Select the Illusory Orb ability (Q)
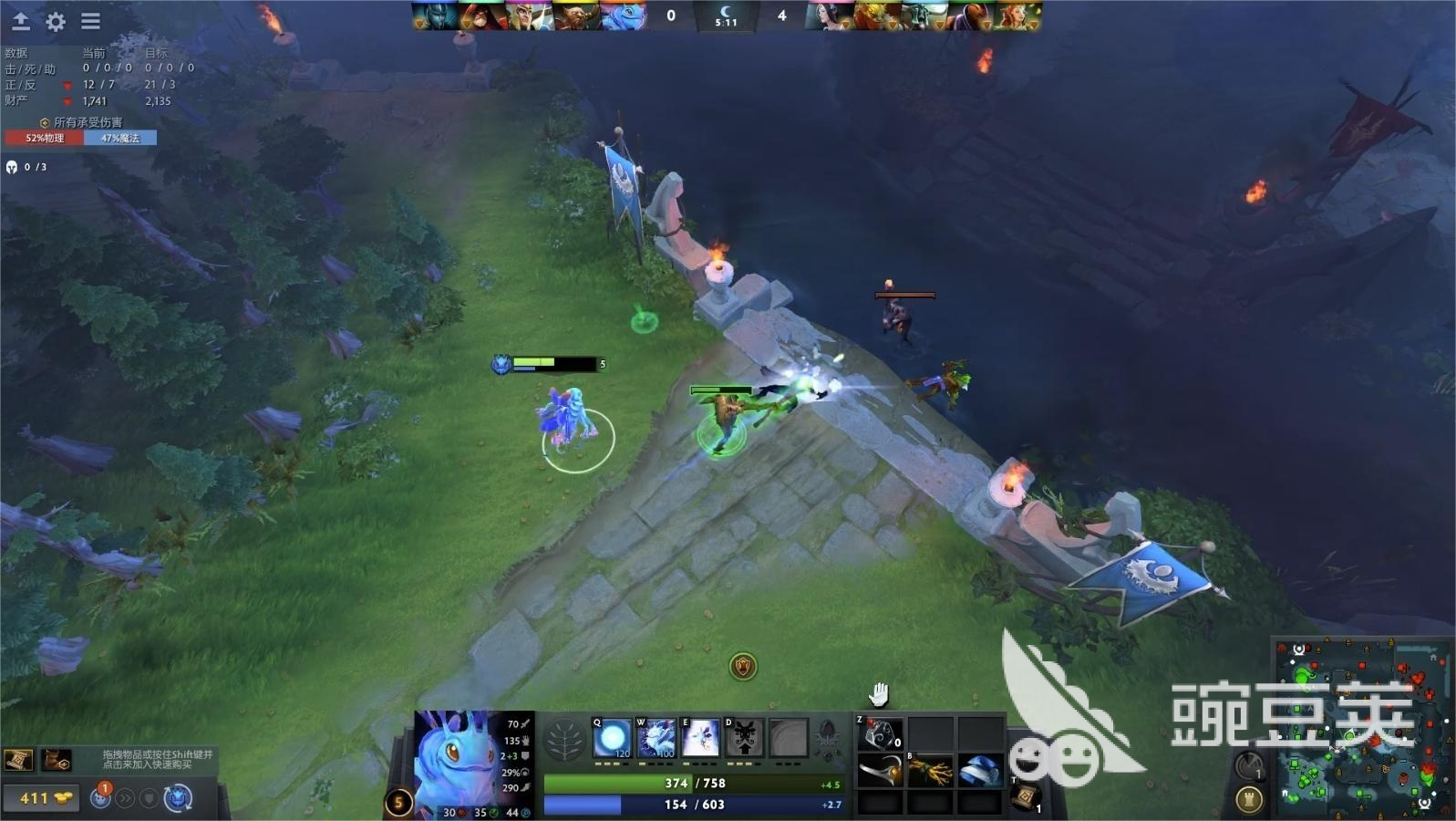 coord(611,737)
